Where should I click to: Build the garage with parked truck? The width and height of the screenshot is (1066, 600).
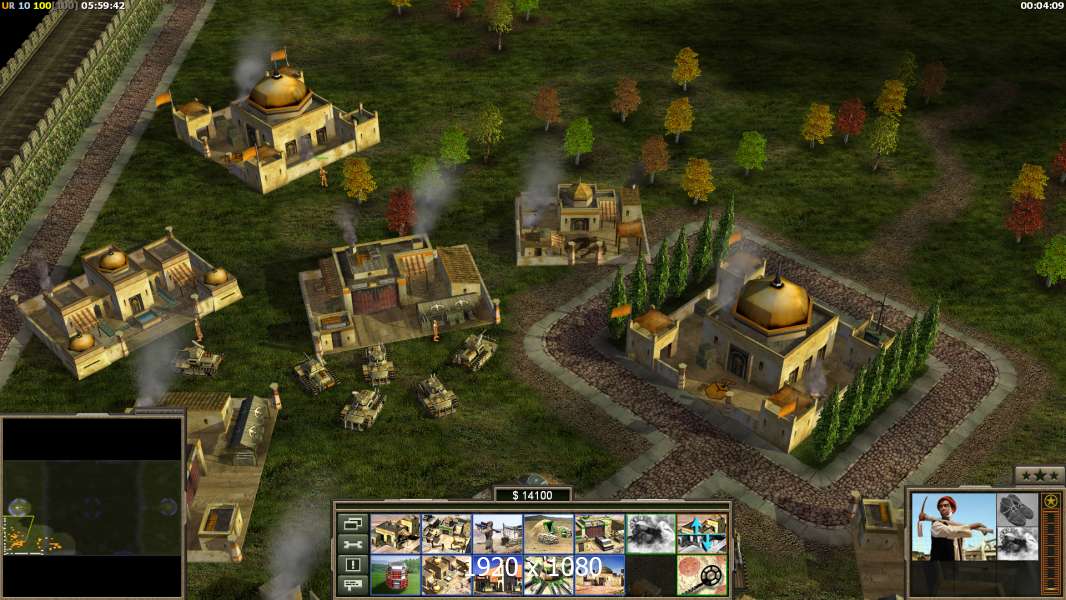(x=599, y=533)
